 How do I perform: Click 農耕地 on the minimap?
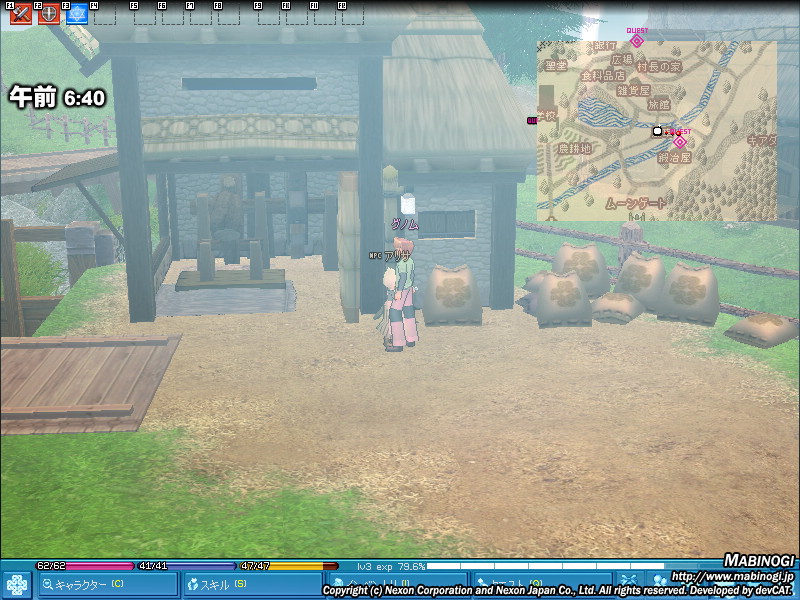click(574, 149)
